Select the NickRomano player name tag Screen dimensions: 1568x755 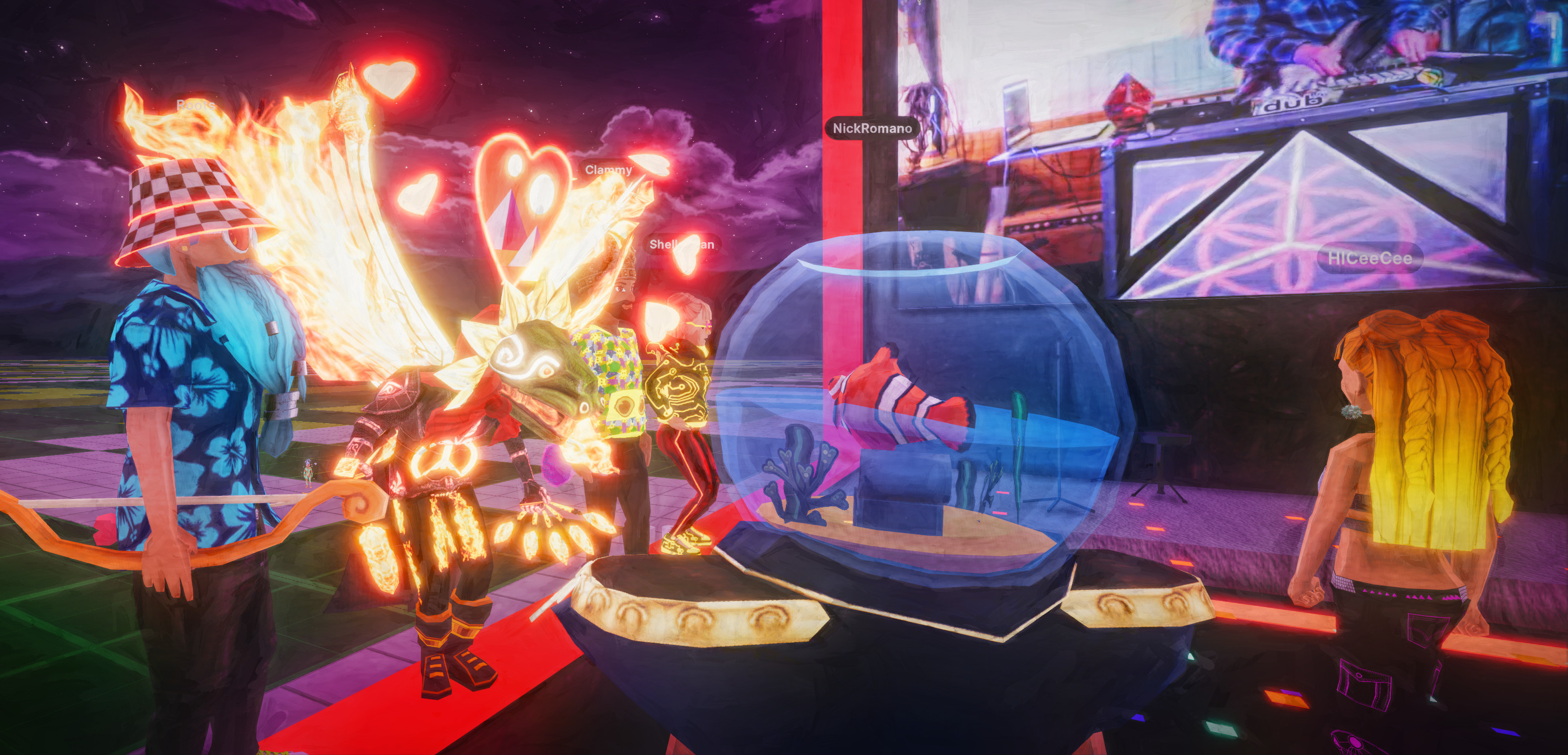[872, 128]
